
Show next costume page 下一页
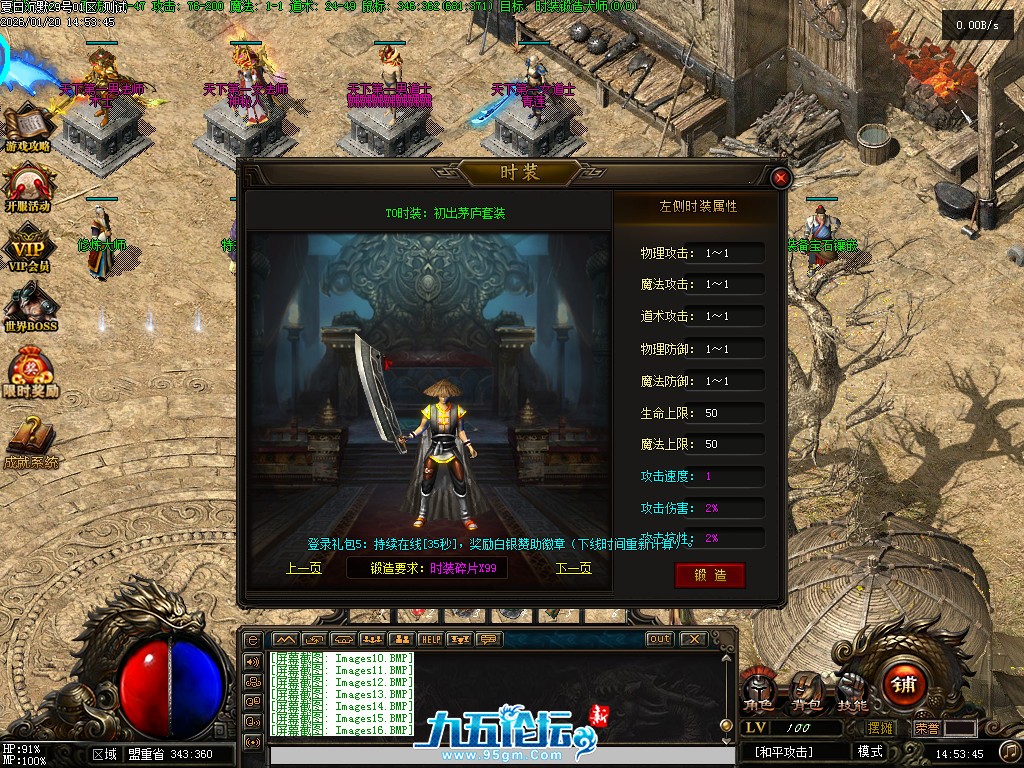(x=573, y=568)
